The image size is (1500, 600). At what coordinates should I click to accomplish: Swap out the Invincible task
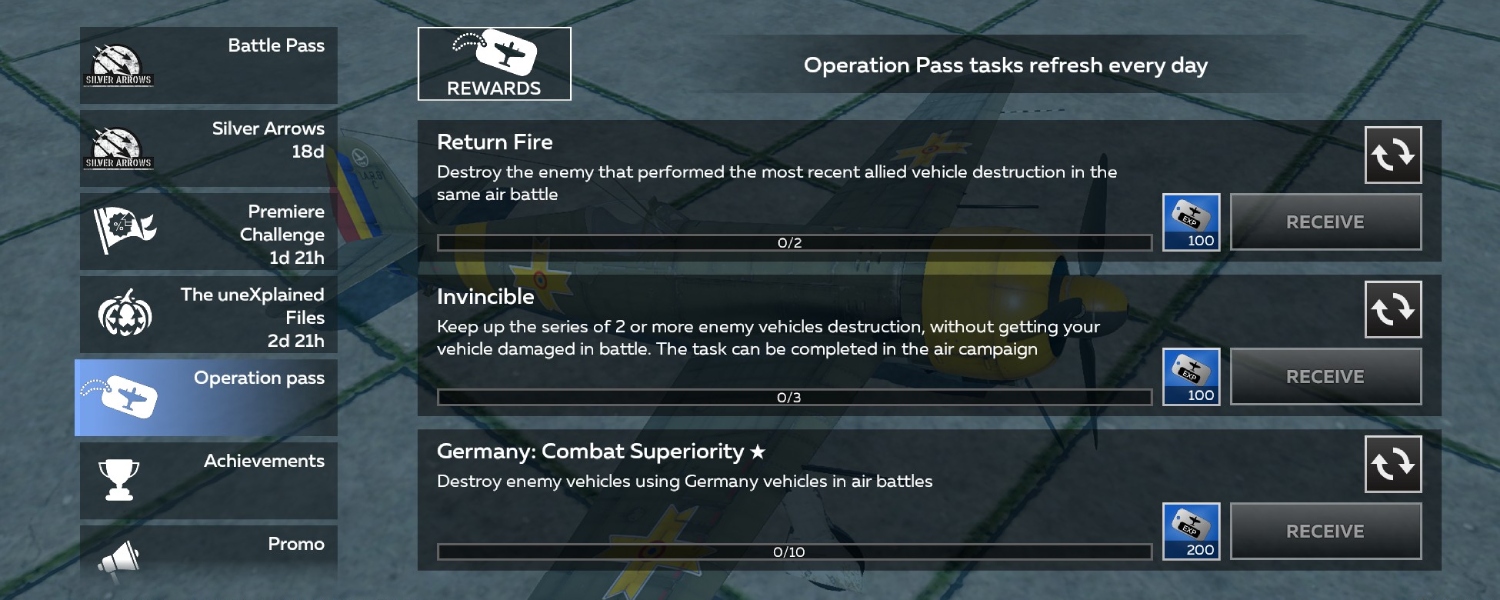[1393, 310]
